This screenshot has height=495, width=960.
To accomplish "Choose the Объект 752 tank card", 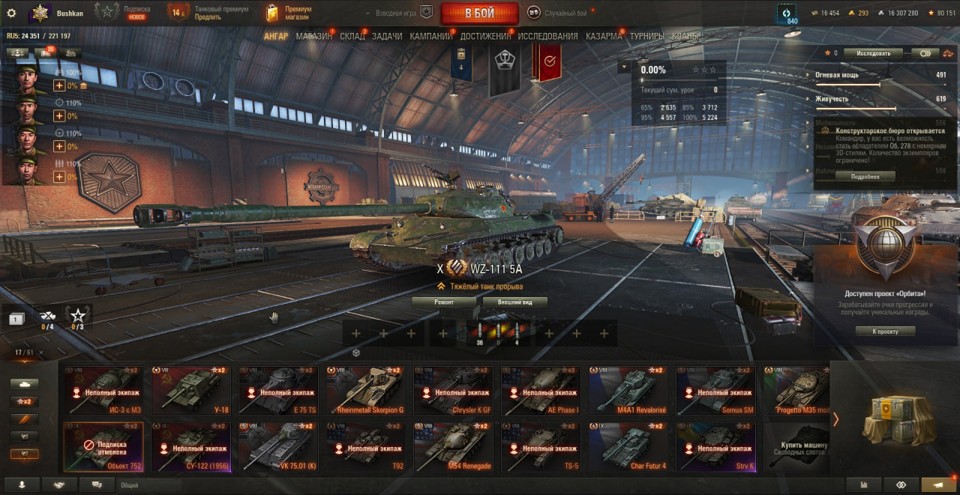I will 104,446.
